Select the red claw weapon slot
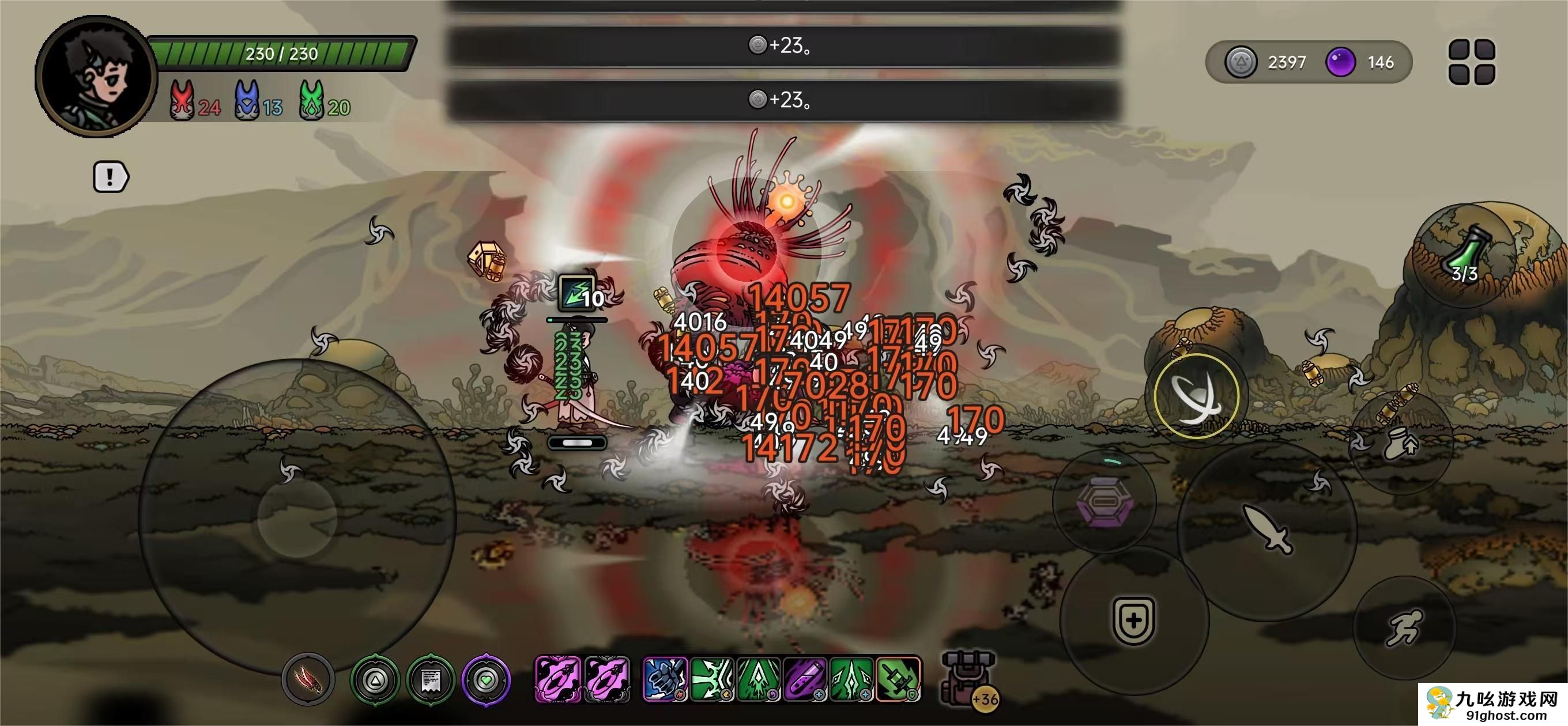The image size is (1568, 726). pos(308,679)
